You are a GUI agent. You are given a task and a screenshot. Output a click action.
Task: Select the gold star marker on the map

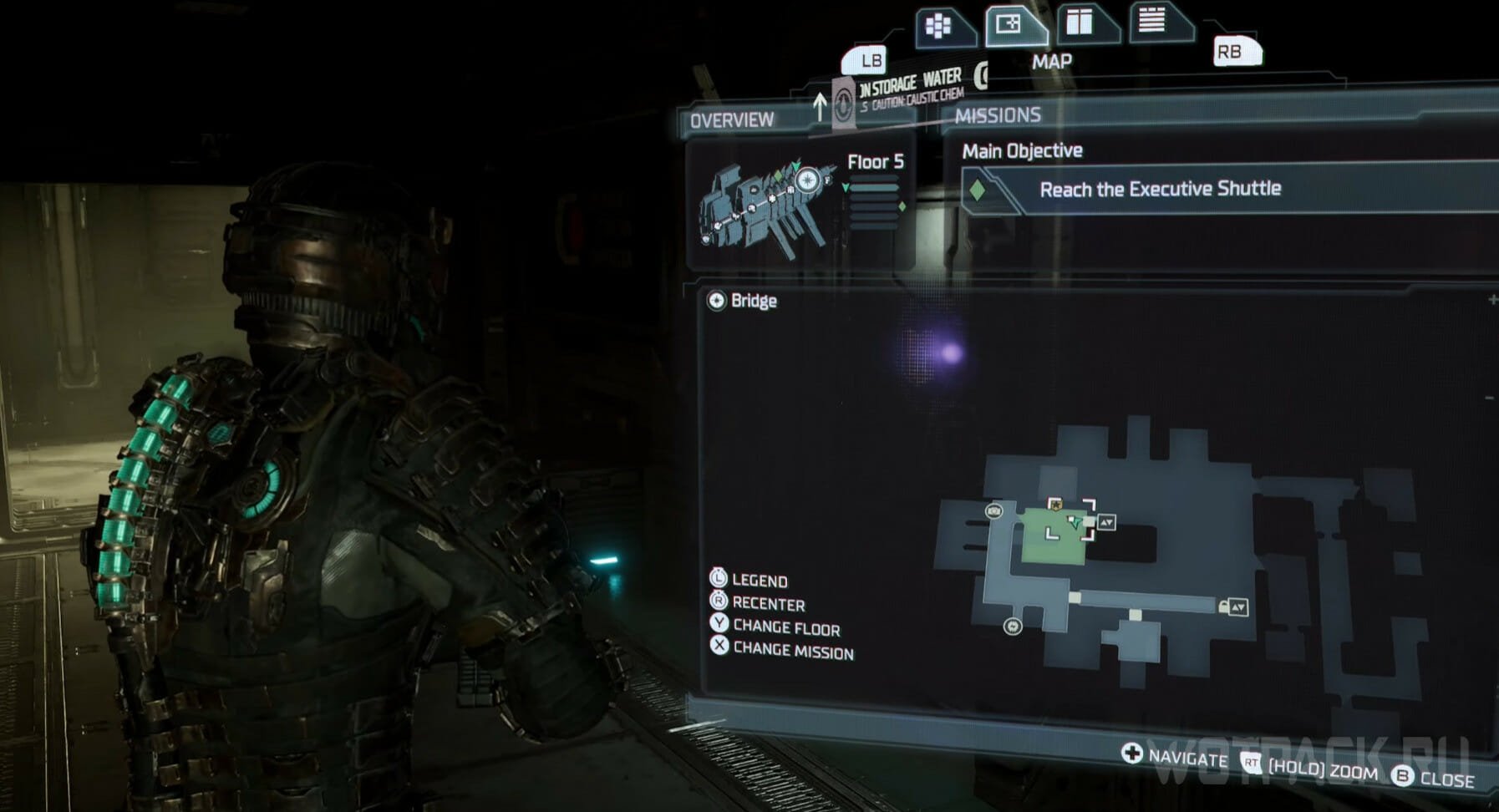(1055, 505)
